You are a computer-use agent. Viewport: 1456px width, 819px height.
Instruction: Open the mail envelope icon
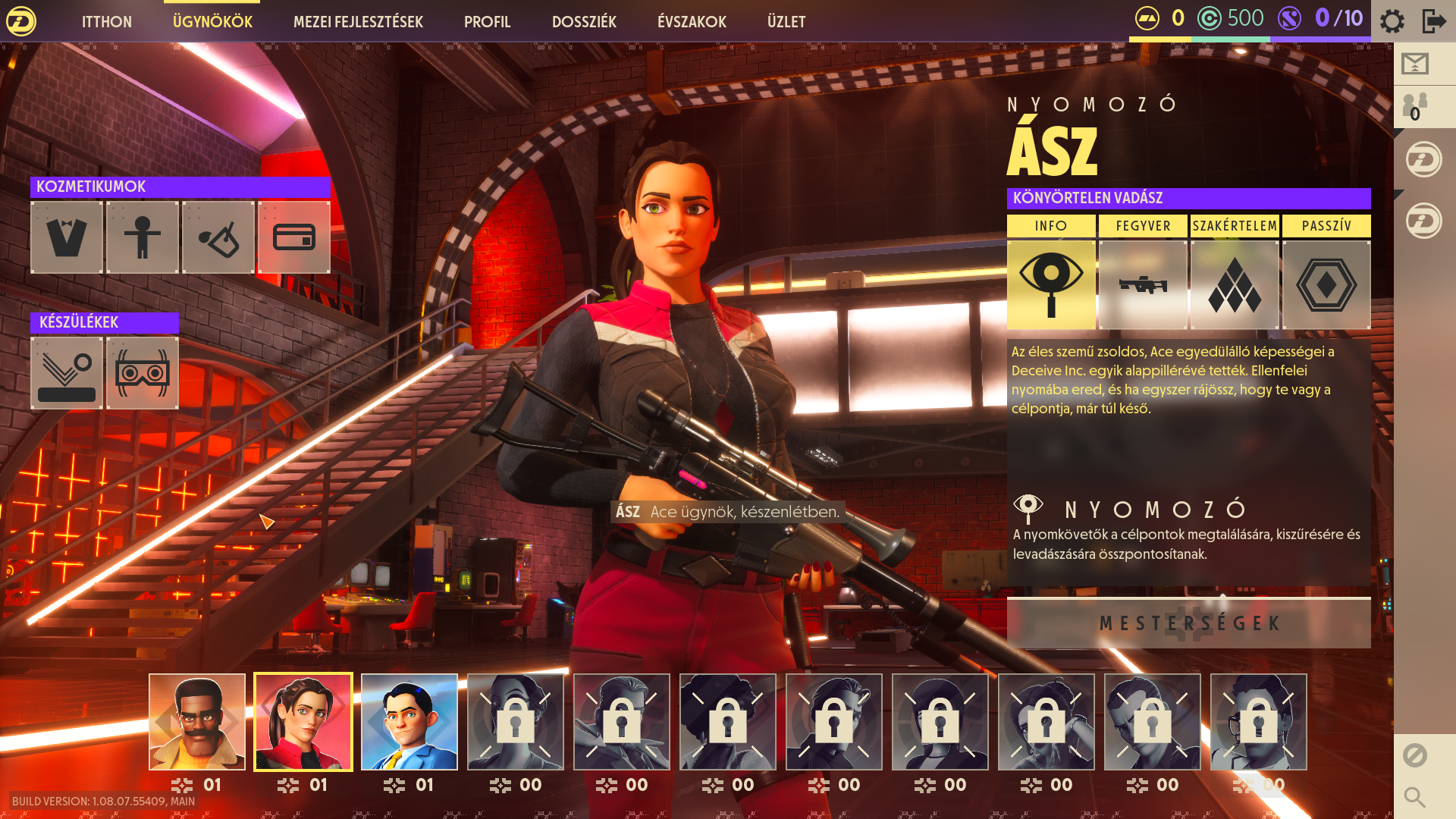[1415, 64]
